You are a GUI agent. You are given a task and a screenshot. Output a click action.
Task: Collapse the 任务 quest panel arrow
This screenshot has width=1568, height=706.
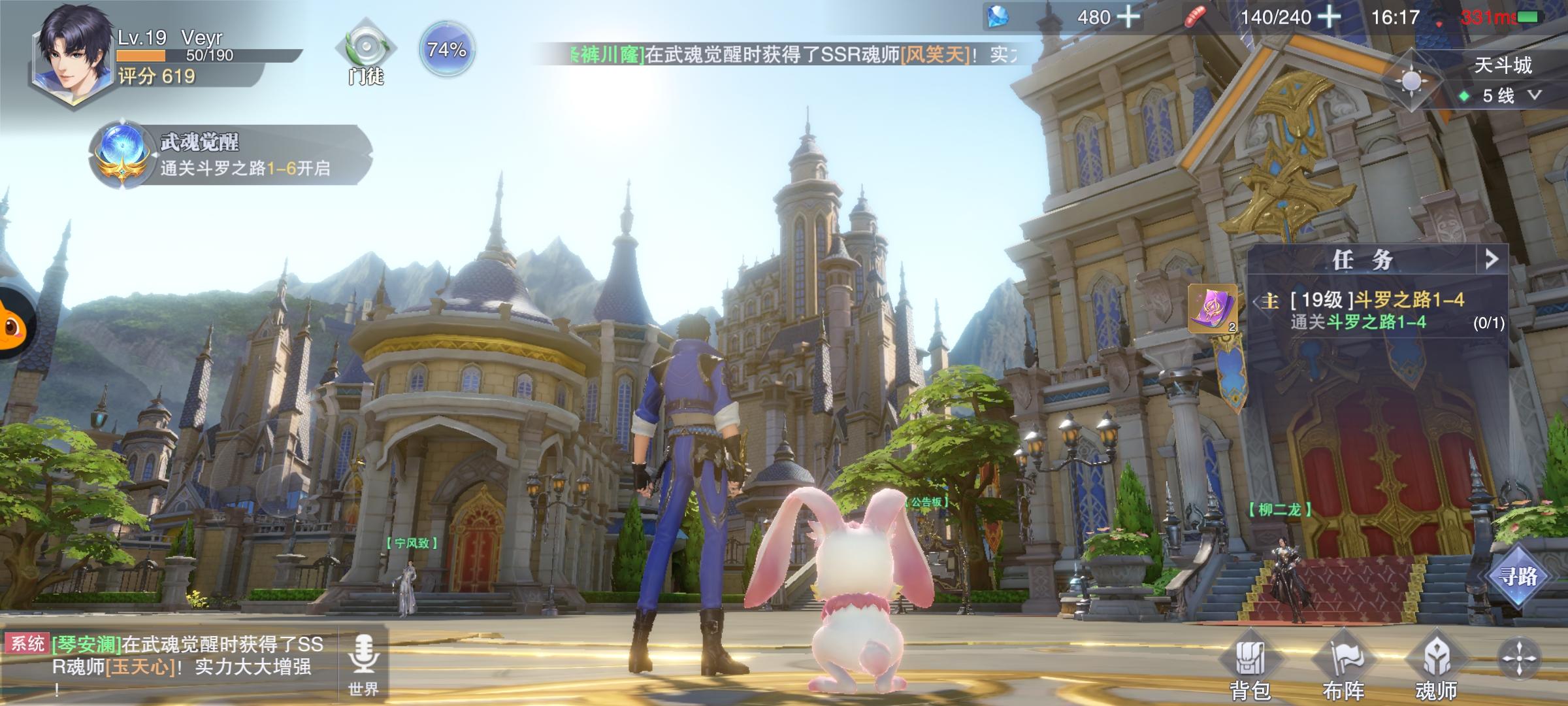click(1491, 260)
